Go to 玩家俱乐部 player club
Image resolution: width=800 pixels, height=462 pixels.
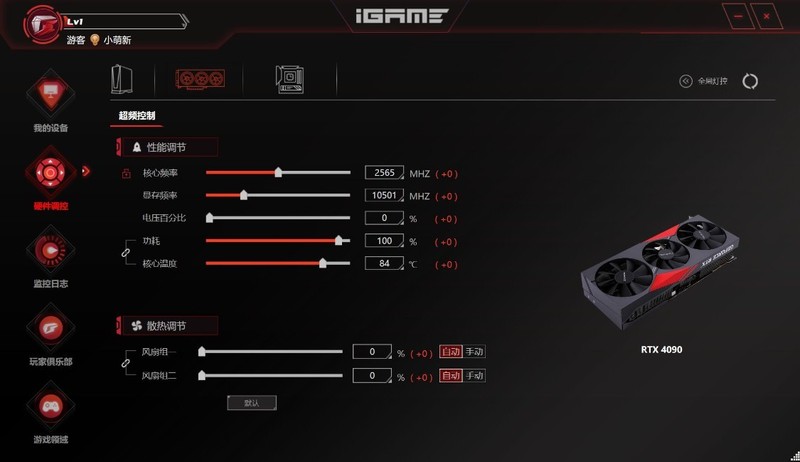(x=49, y=332)
